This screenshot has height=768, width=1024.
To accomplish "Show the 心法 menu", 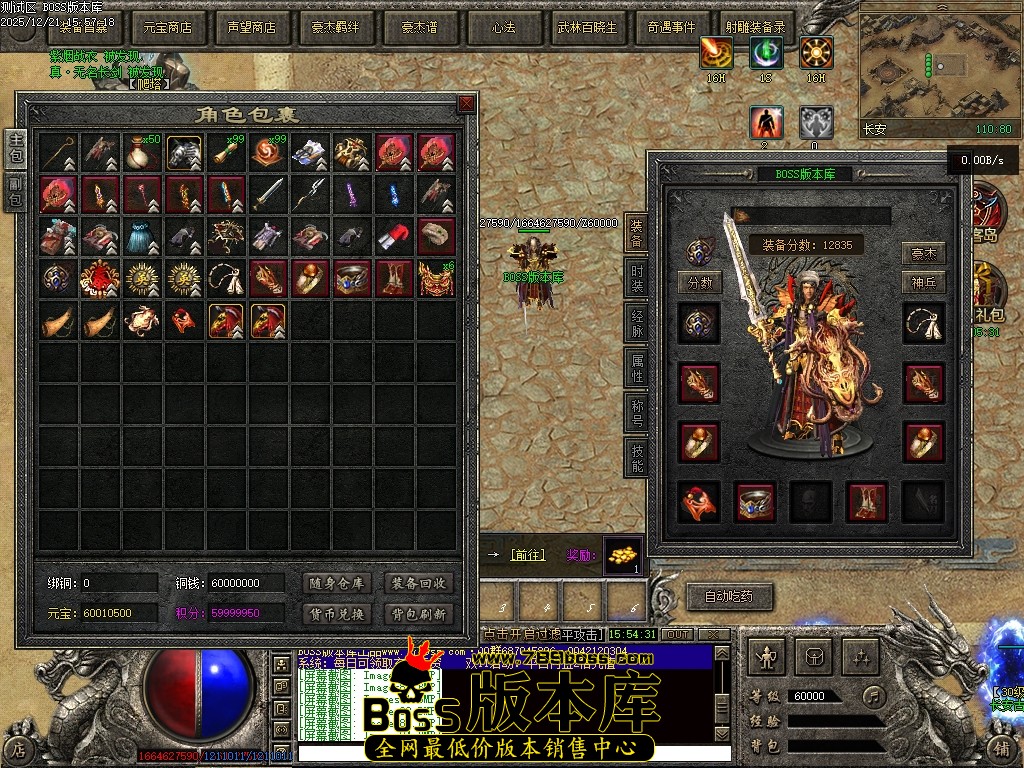I will [x=503, y=27].
